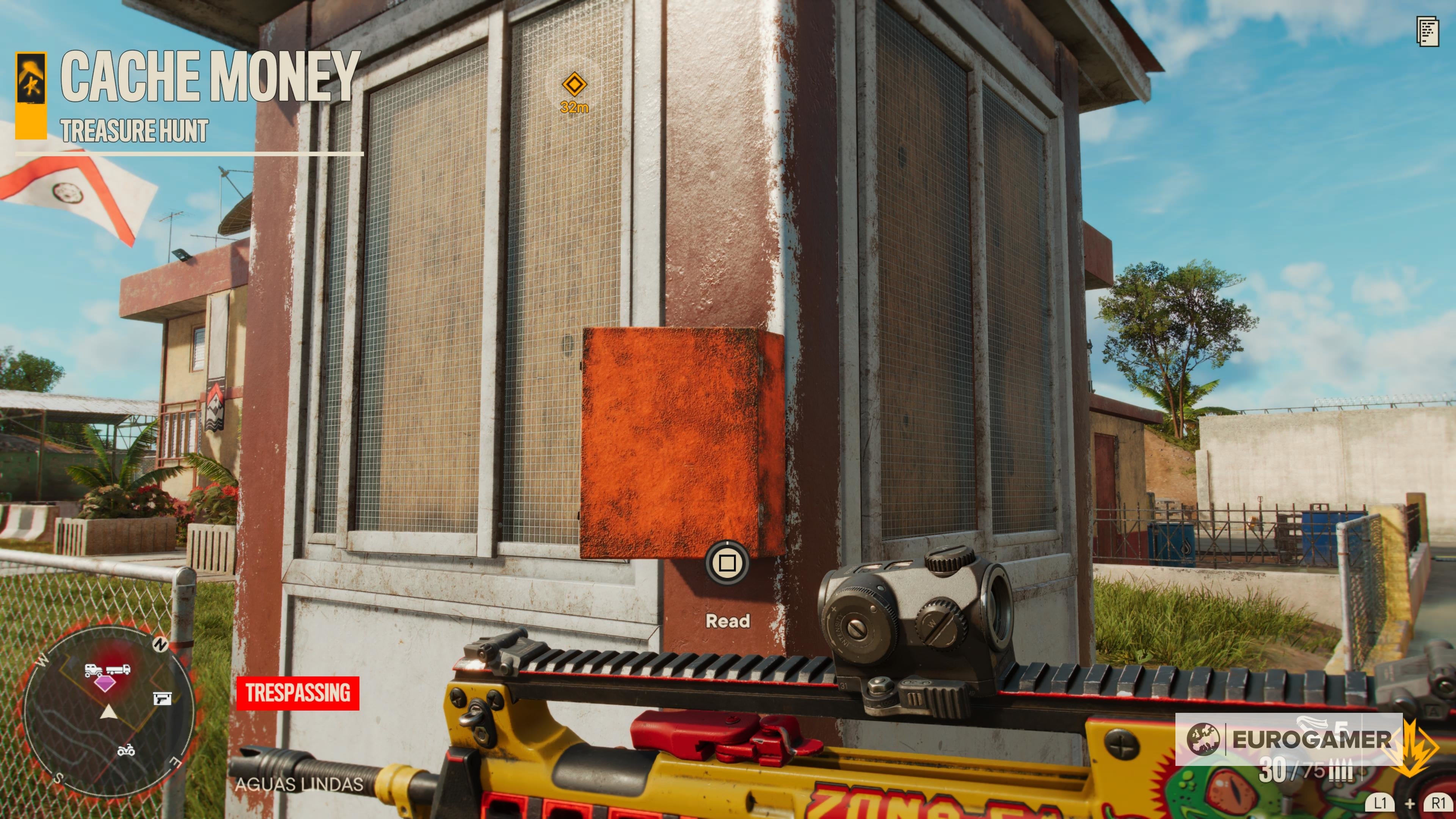Click the weapon case icon on the minimap
This screenshot has width=1456, height=819.
pos(163,698)
